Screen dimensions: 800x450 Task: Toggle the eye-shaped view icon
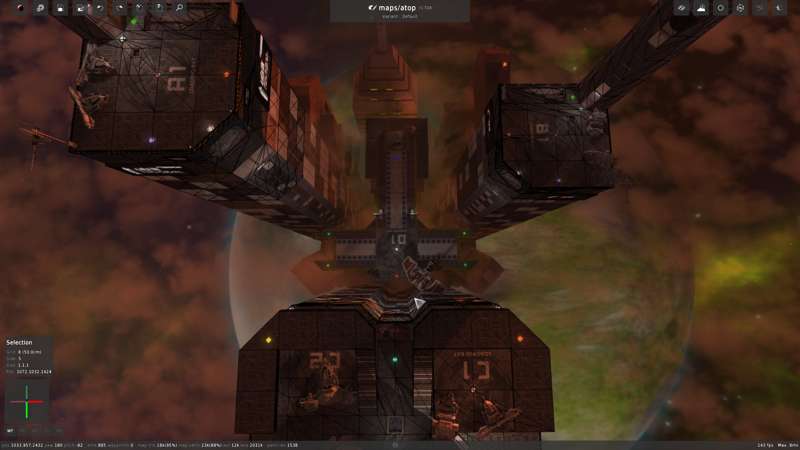tap(681, 8)
